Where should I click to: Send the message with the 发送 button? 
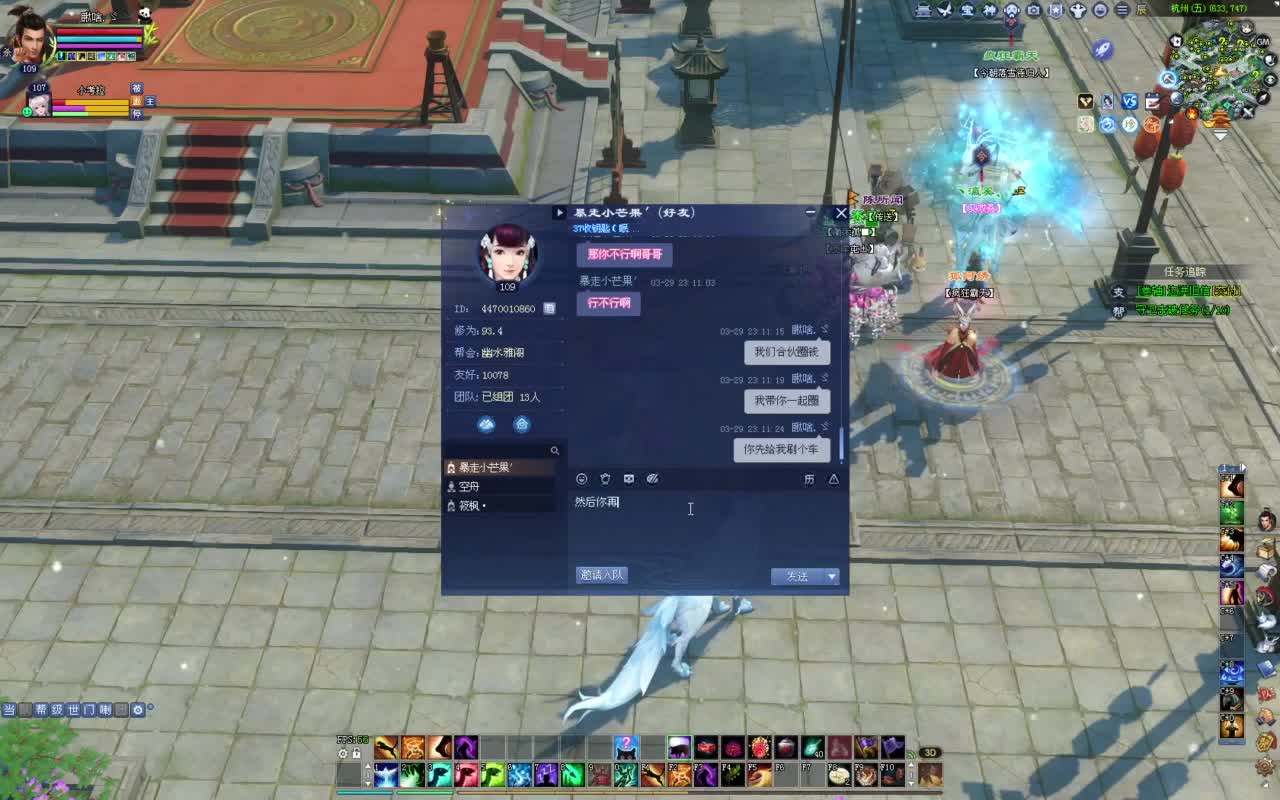click(x=798, y=576)
